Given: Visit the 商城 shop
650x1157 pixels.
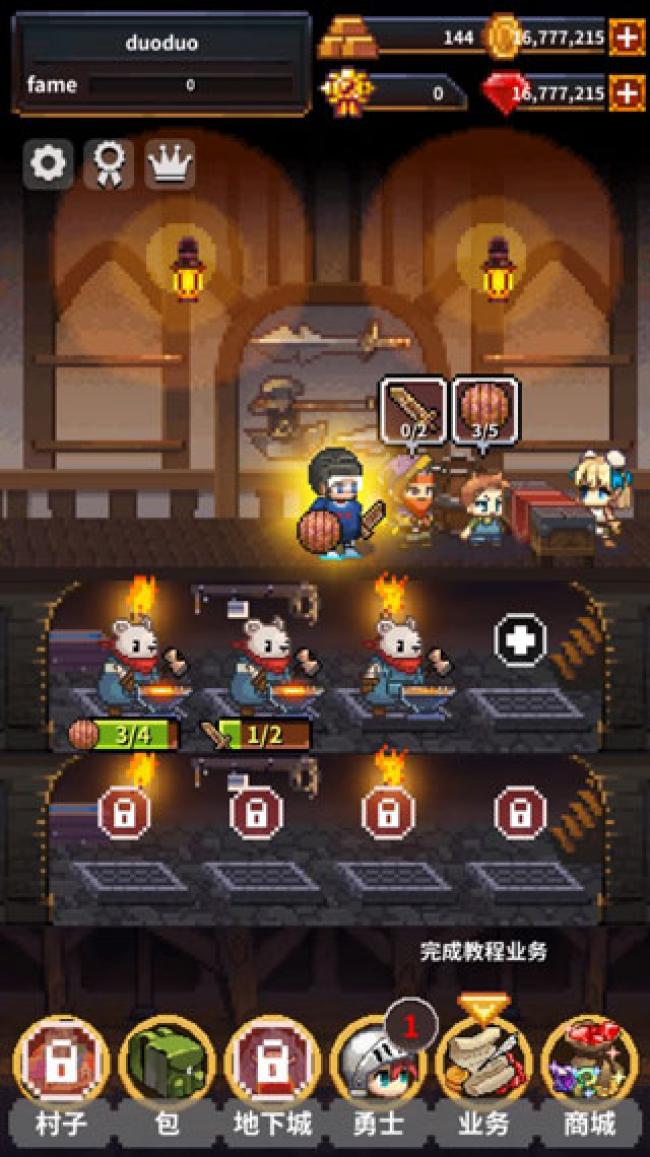Looking at the screenshot, I should 589,1067.
